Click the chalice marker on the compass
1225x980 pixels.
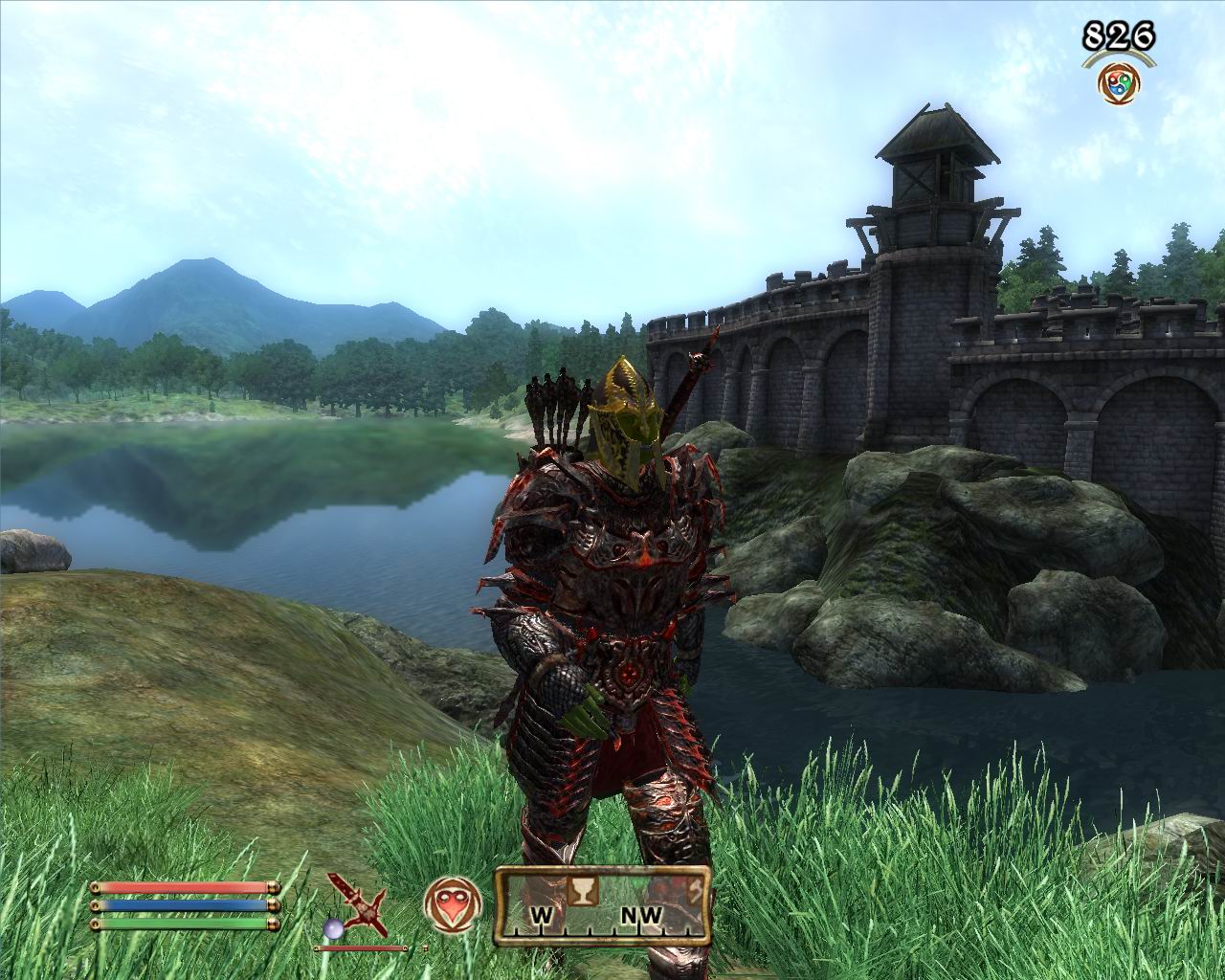pos(581,890)
